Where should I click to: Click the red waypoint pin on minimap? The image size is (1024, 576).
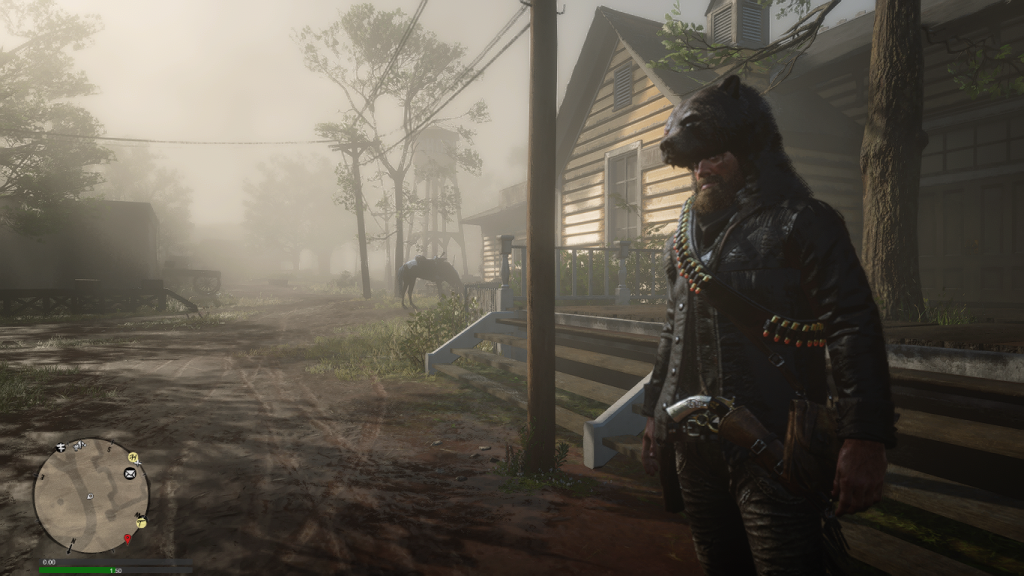point(127,540)
